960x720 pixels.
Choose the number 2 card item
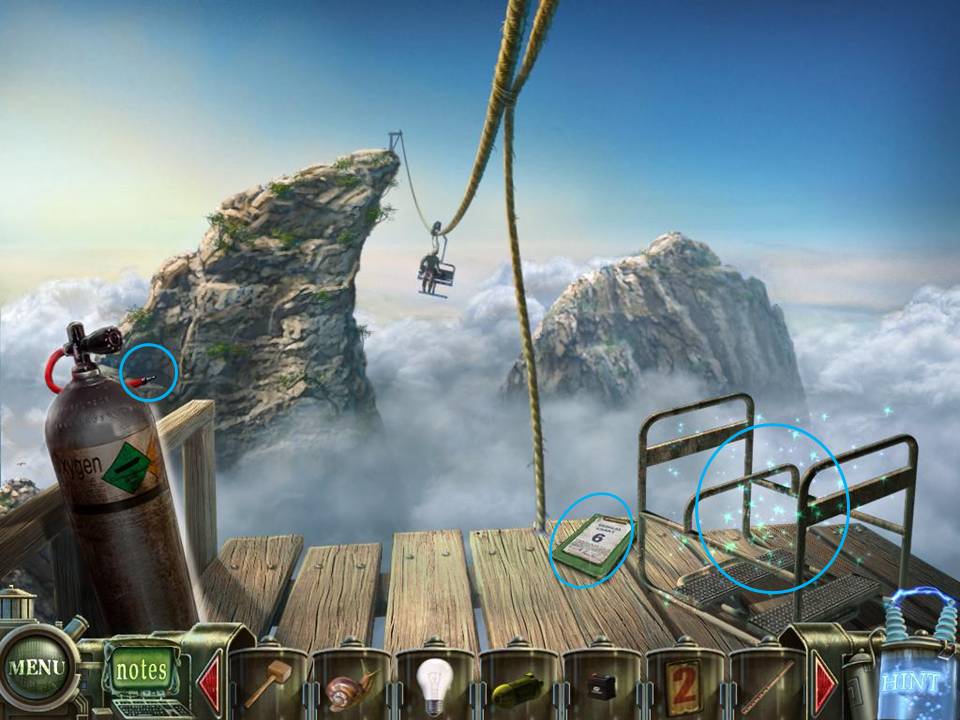684,686
